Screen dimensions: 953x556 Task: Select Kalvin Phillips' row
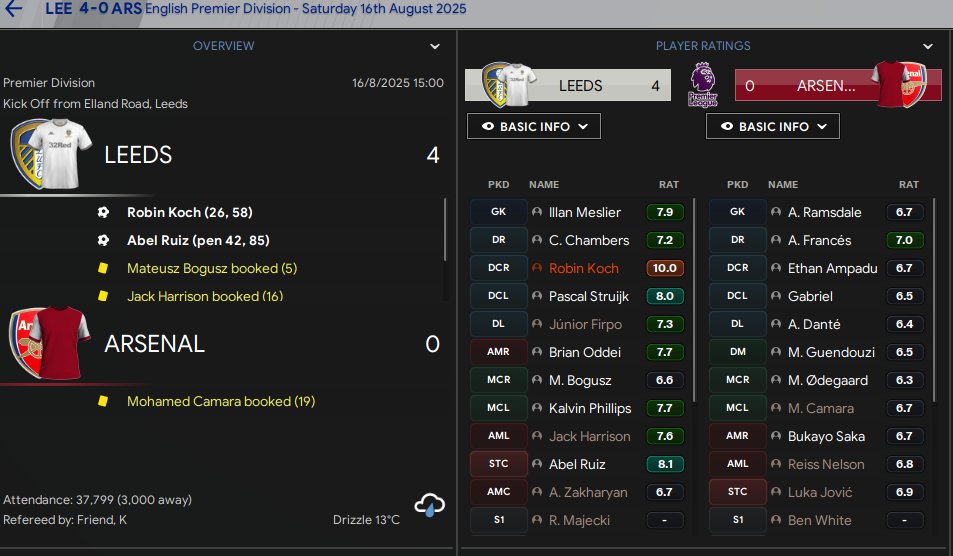click(x=590, y=408)
